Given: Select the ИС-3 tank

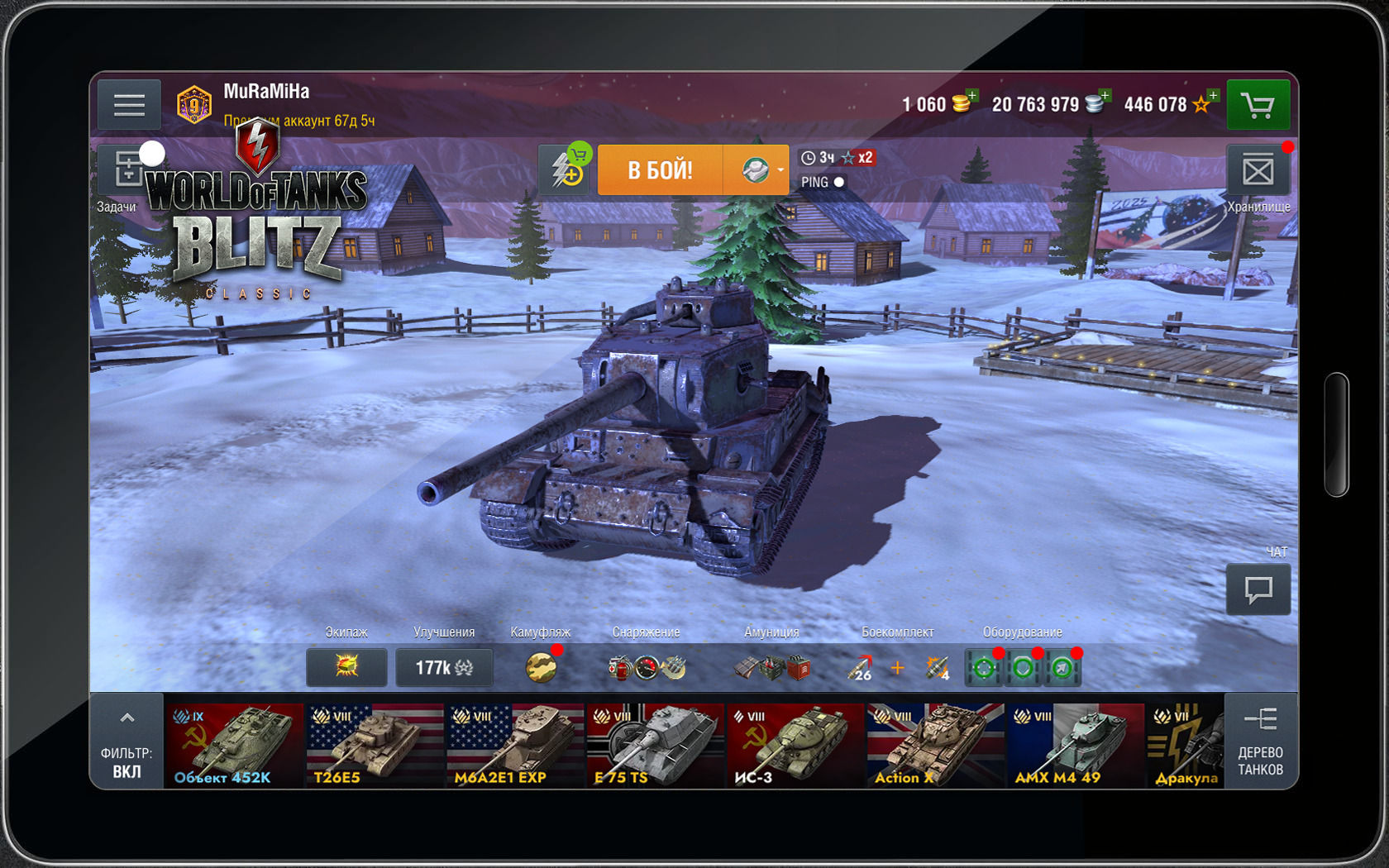Looking at the screenshot, I should (795, 744).
